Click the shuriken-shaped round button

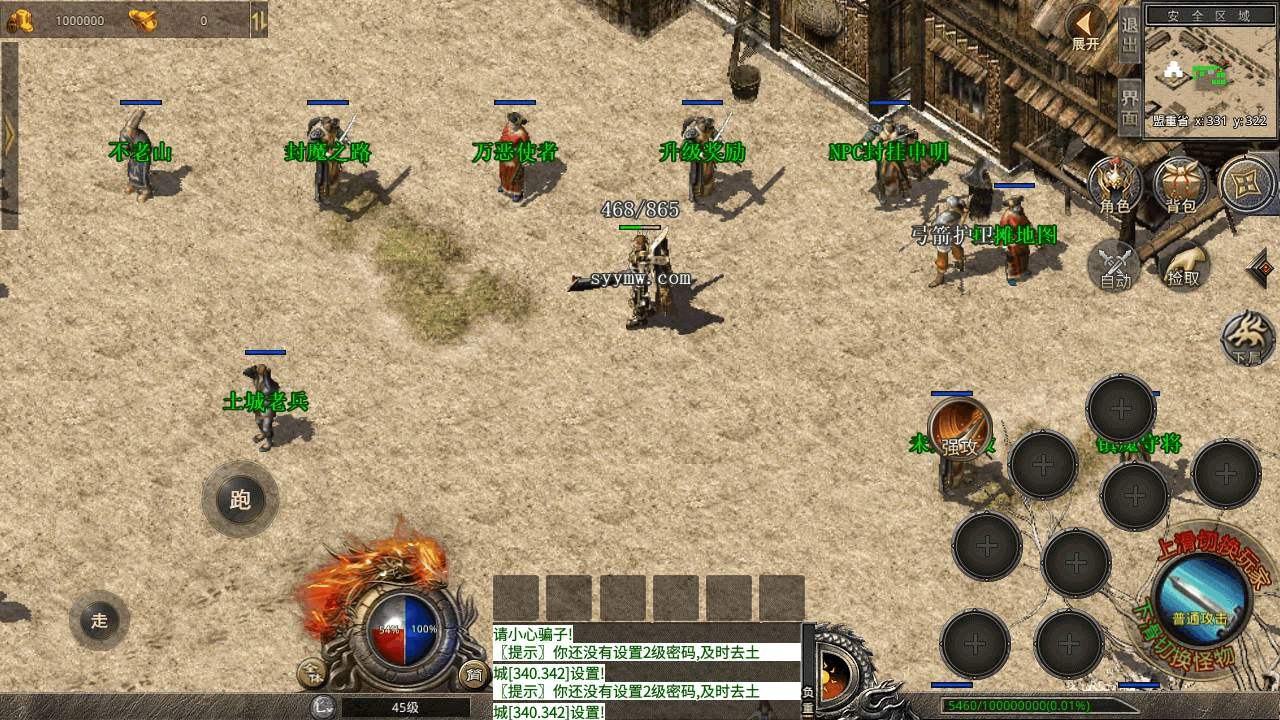point(1247,185)
